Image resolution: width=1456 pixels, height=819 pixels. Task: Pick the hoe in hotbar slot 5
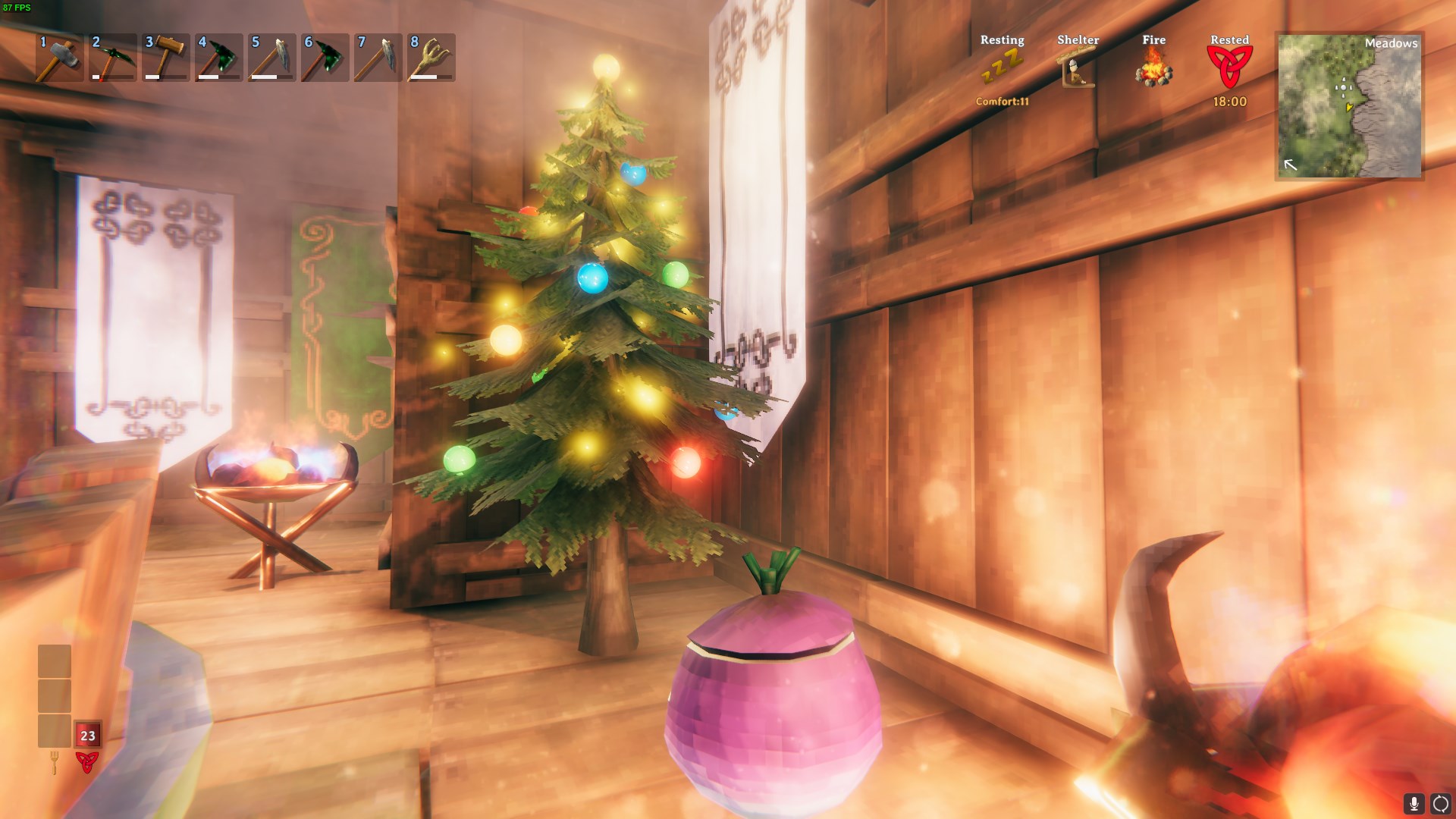271,58
